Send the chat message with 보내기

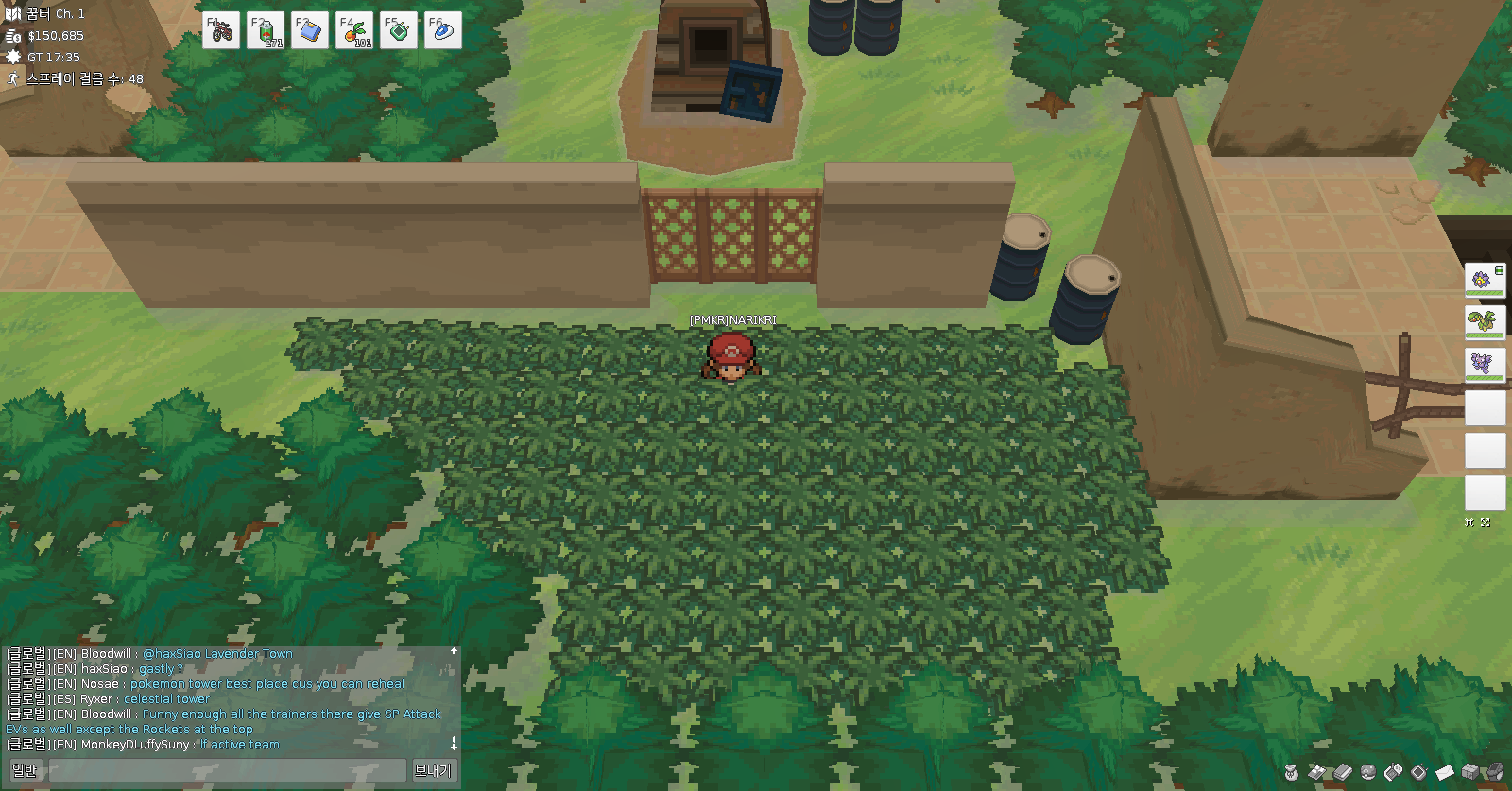coord(433,770)
